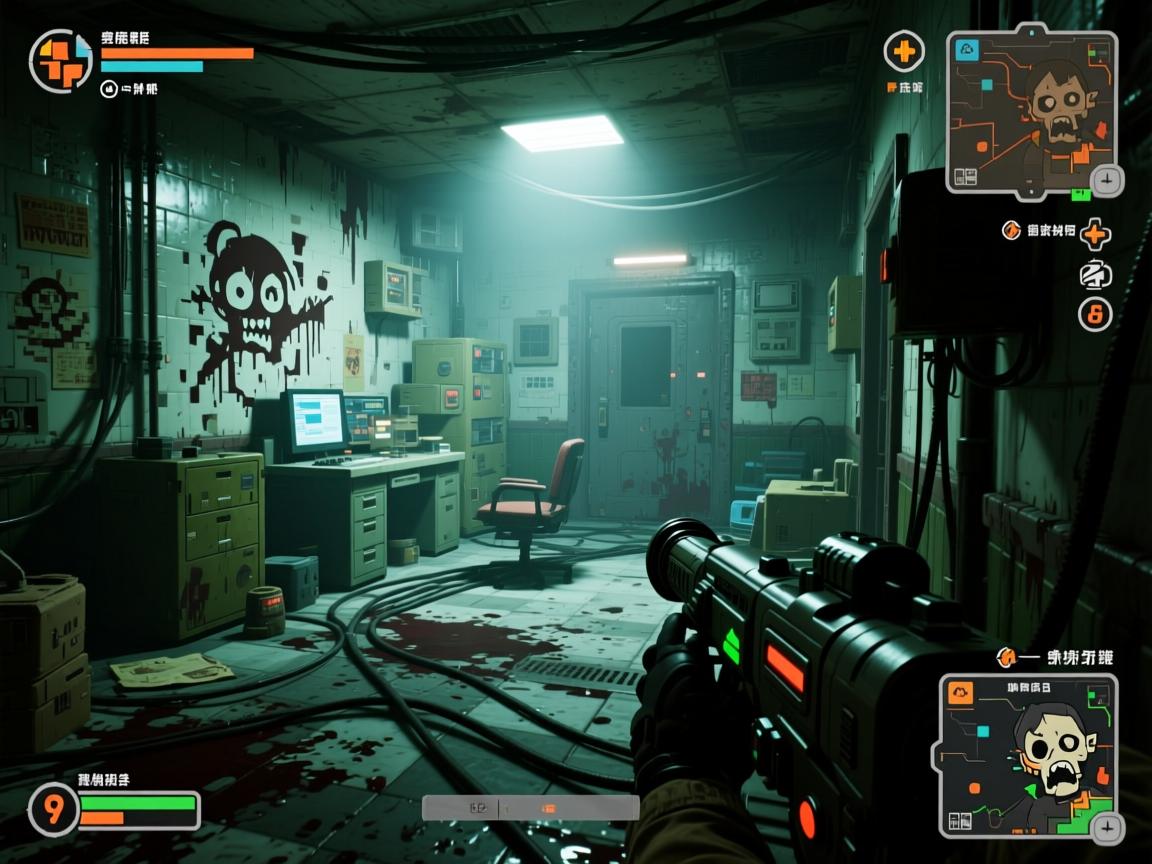Viewport: 1152px width, 864px height.
Task: Choose the round orange number 6 icon
Action: (x=1095, y=315)
